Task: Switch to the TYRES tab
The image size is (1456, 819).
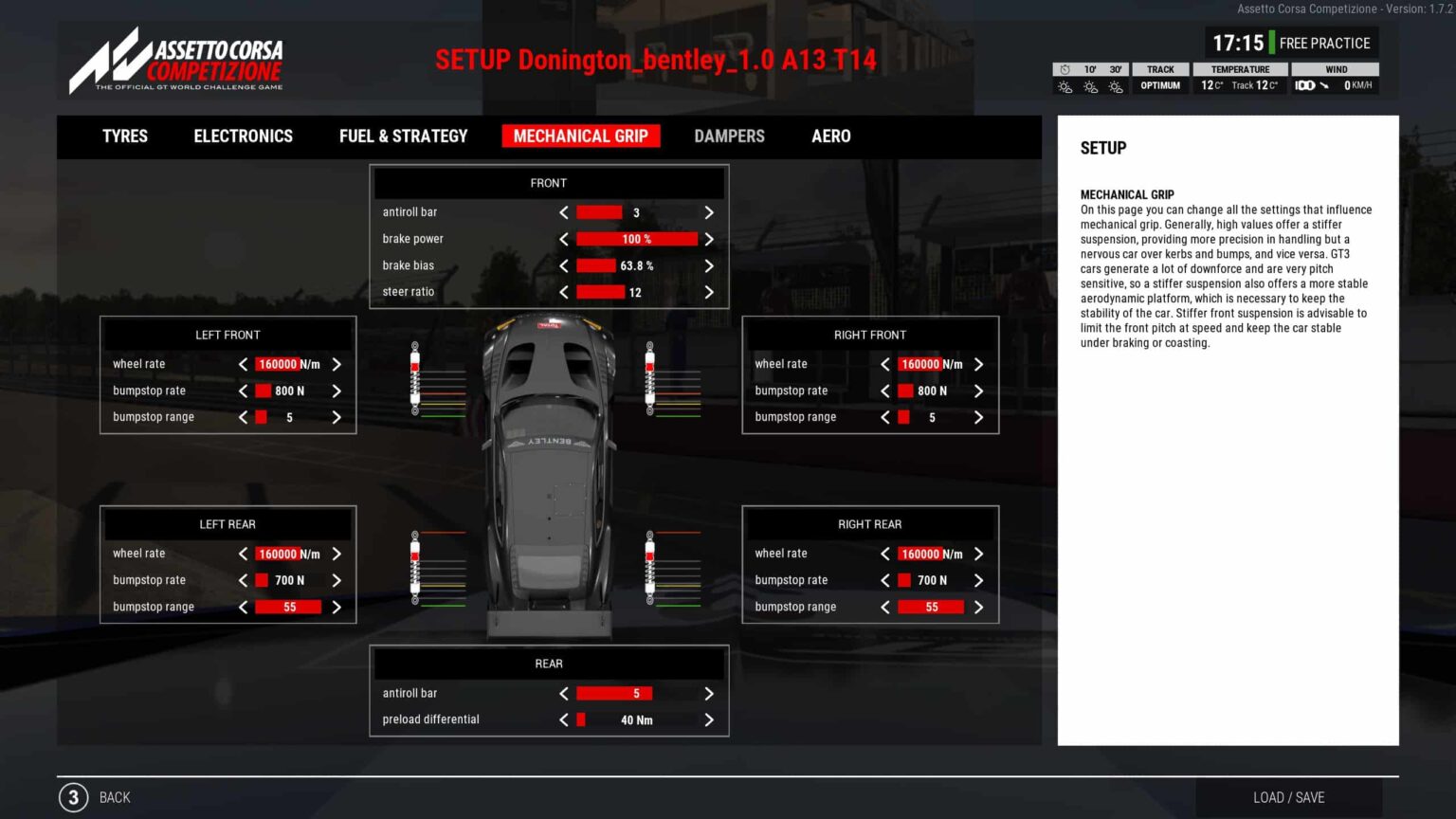Action: [x=124, y=136]
